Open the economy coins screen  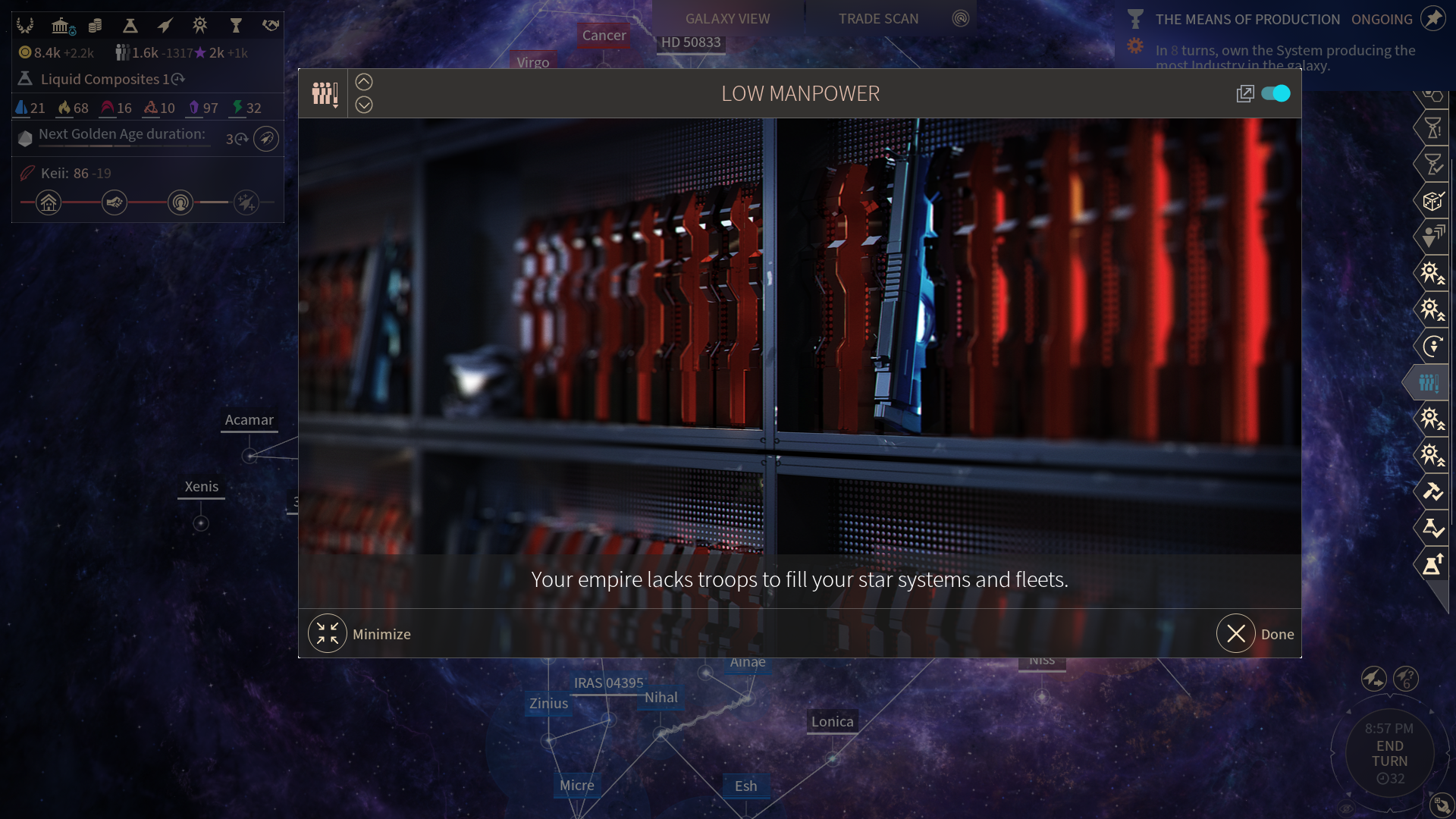(95, 26)
